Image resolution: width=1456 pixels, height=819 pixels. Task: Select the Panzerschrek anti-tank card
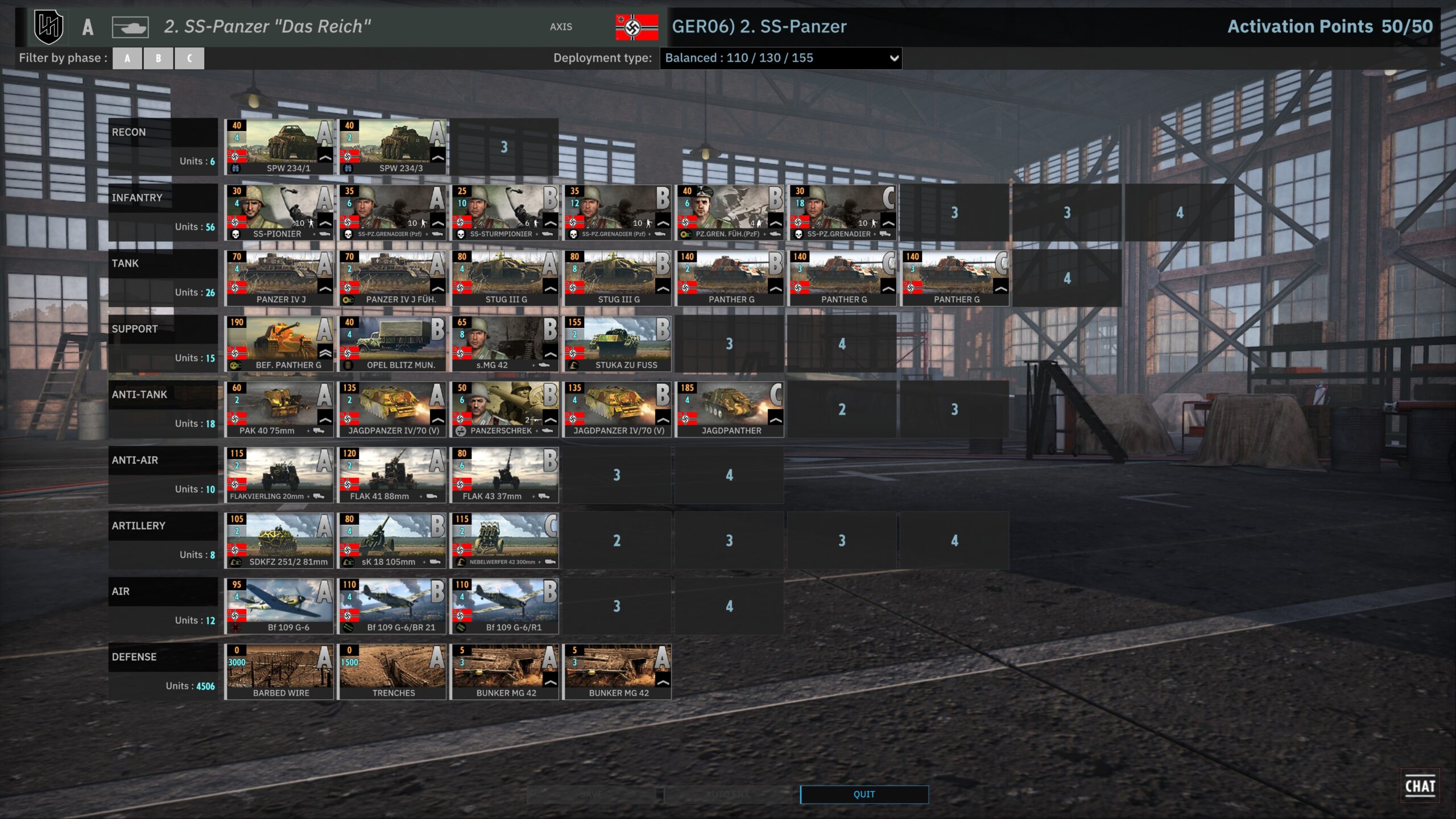504,409
